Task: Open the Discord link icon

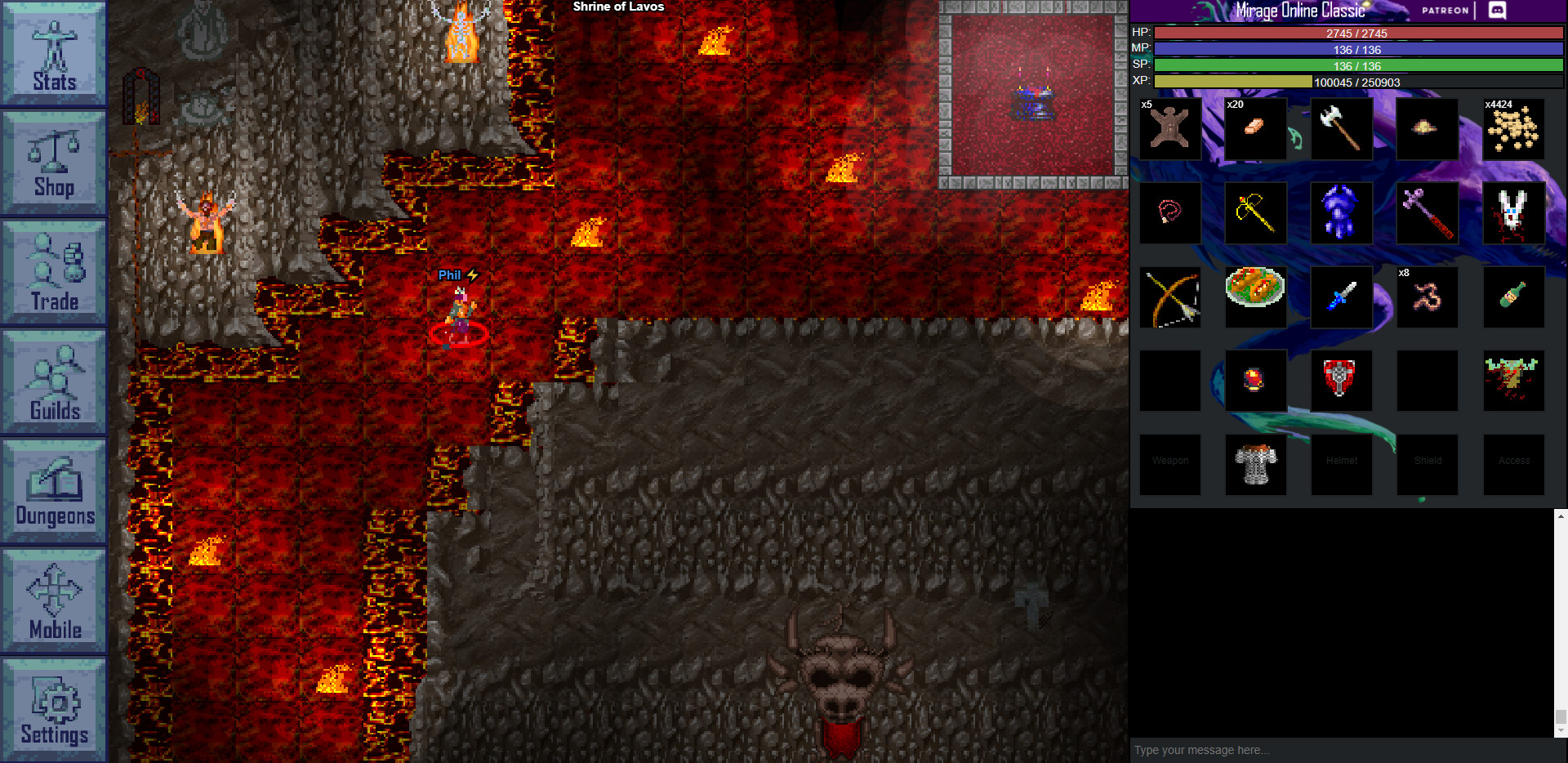Action: click(1497, 11)
